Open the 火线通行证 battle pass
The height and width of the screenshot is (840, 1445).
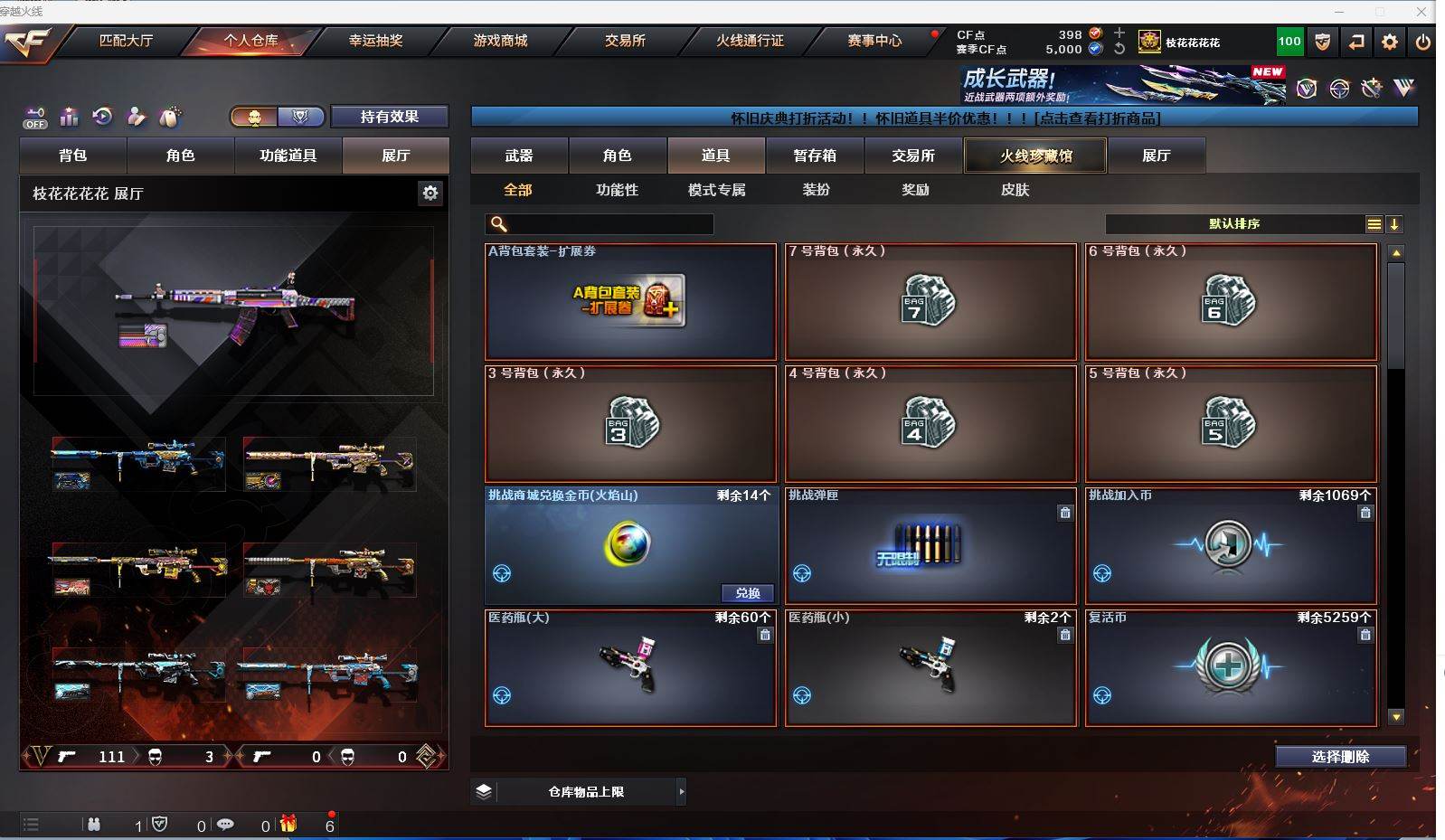750,41
